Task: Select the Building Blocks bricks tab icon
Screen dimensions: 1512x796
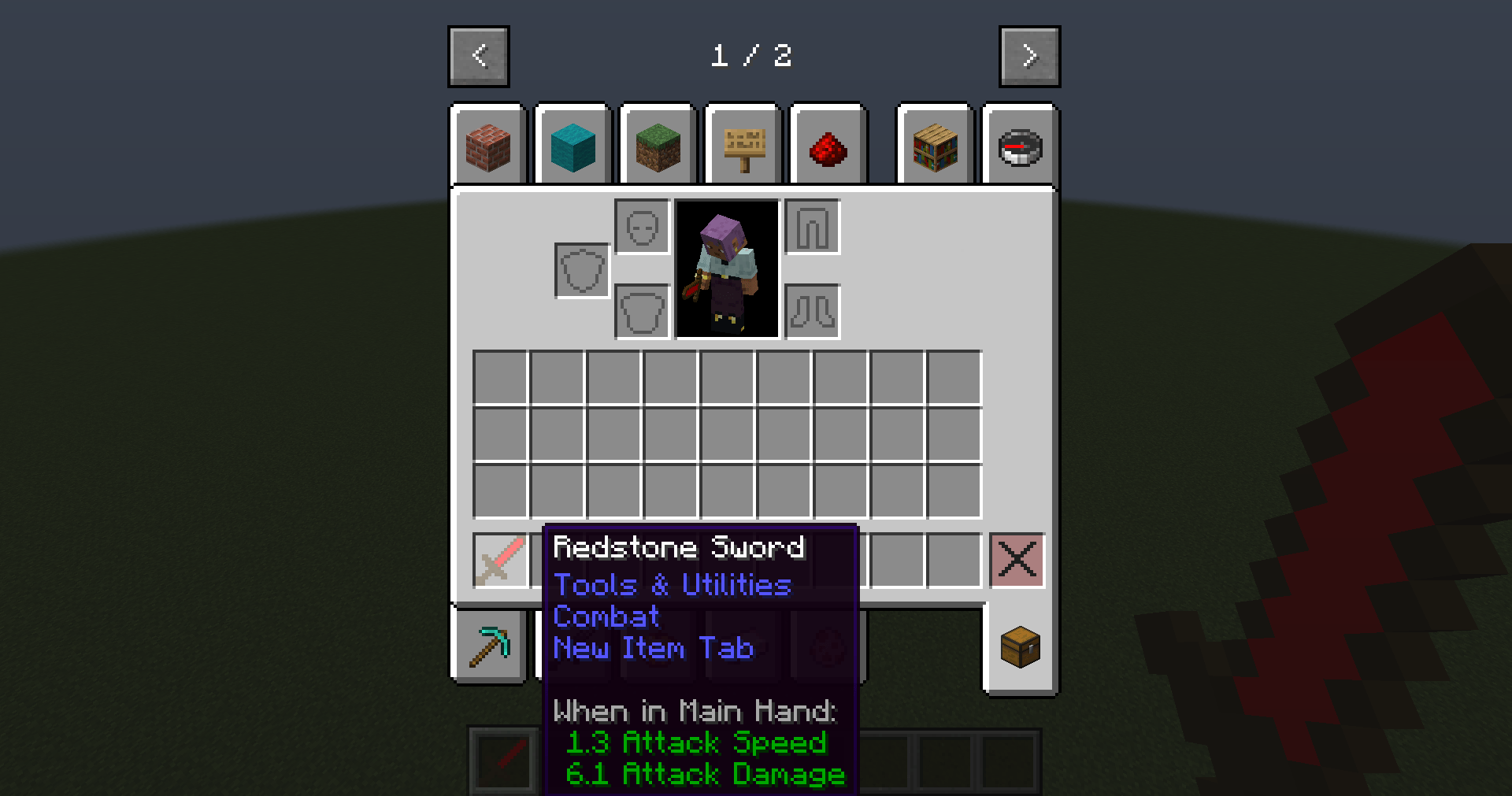Action: 488,146
